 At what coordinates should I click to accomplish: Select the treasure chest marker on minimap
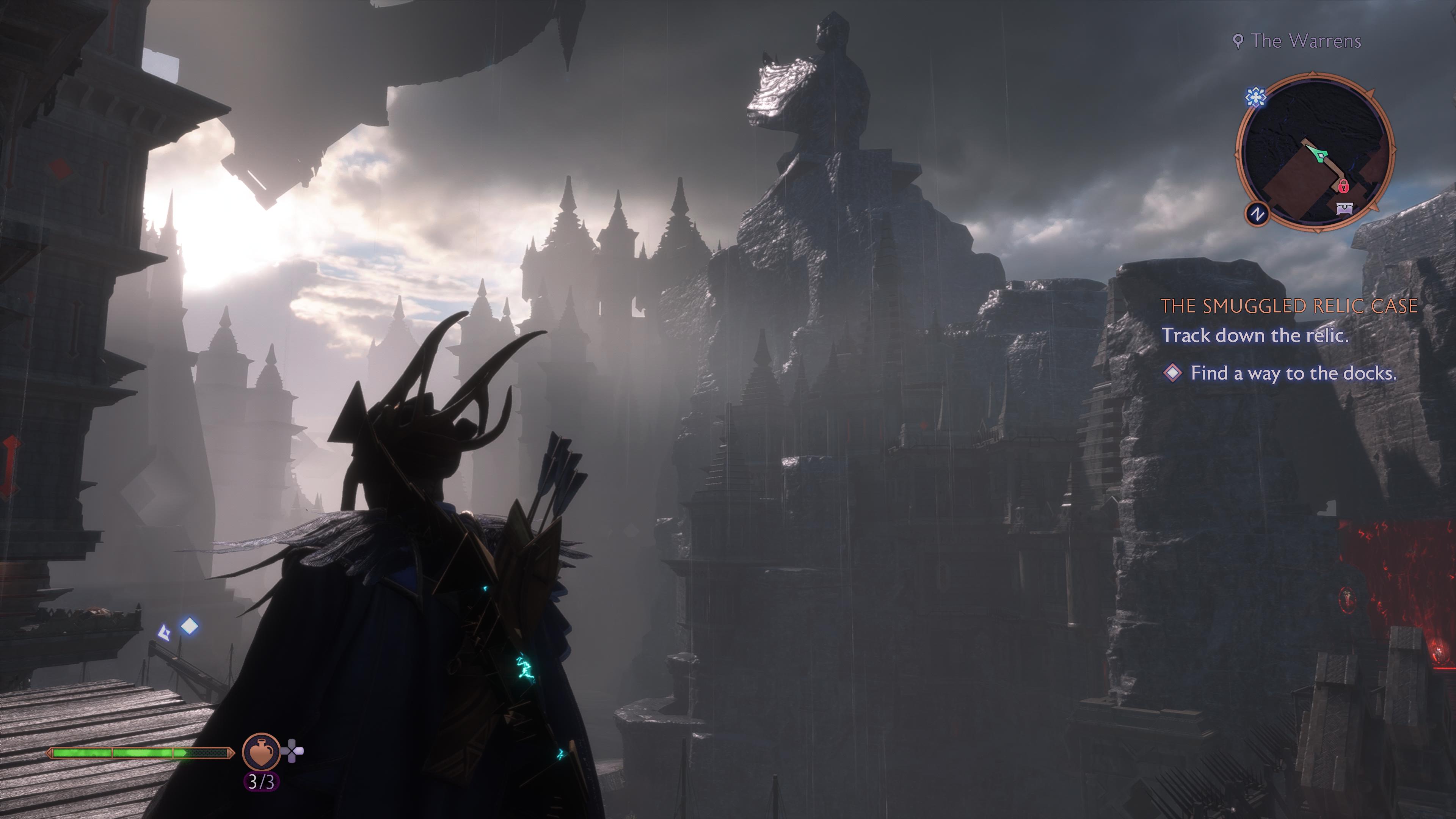coord(1345,208)
